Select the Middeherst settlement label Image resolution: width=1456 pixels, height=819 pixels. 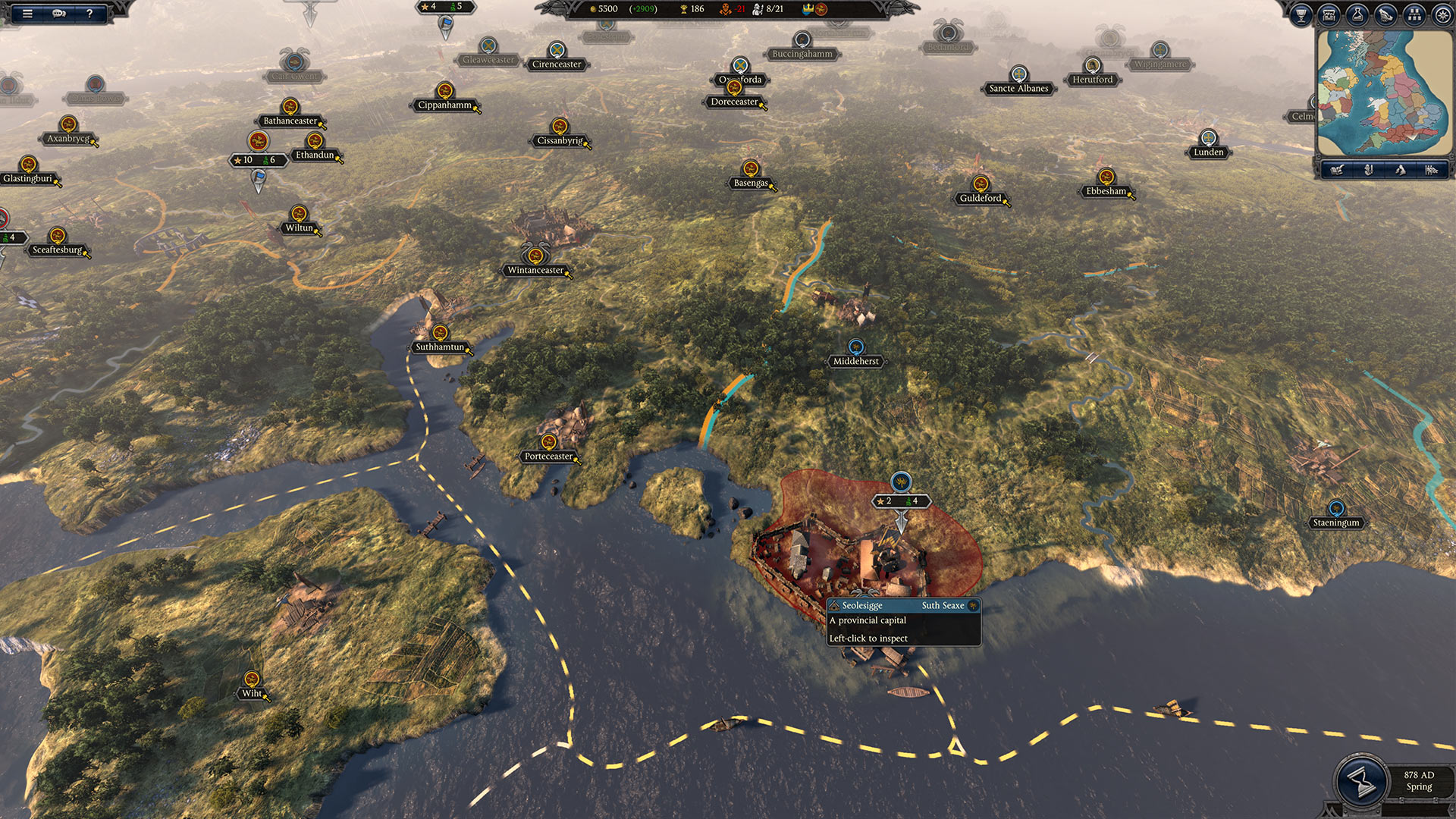coord(855,361)
